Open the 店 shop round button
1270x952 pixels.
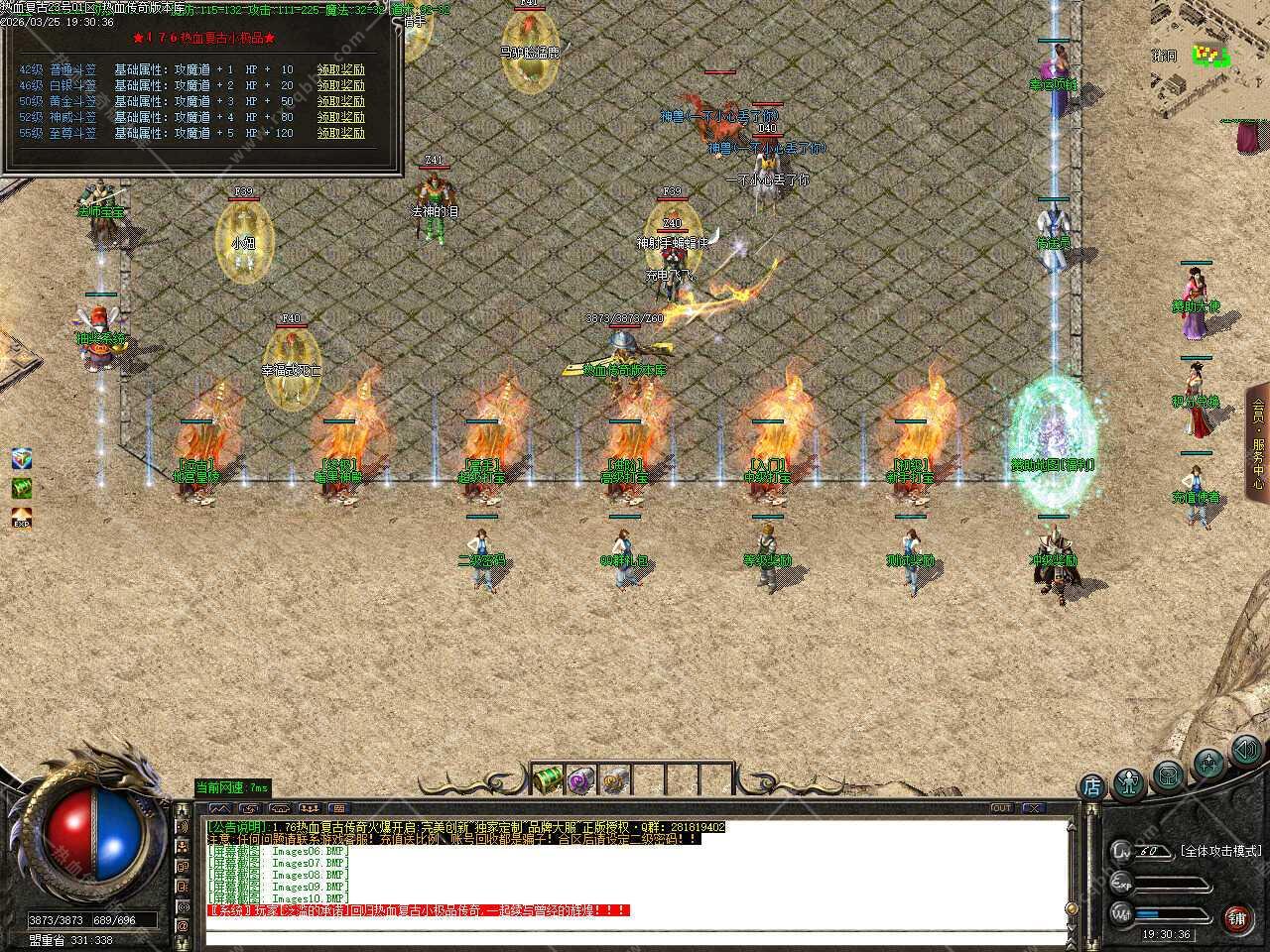pyautogui.click(x=1091, y=786)
